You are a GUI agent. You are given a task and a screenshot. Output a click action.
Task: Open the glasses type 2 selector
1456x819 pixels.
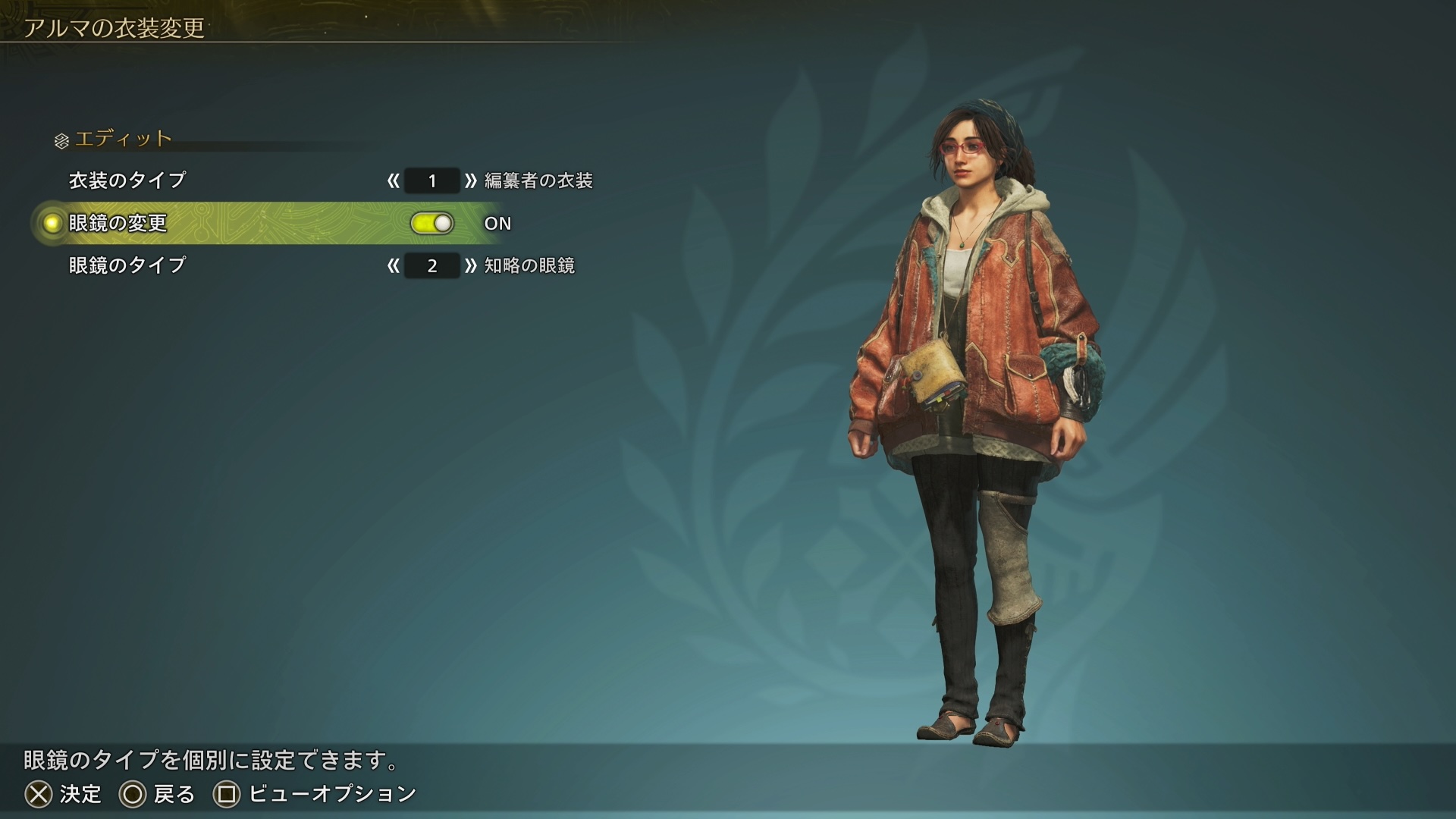point(431,265)
